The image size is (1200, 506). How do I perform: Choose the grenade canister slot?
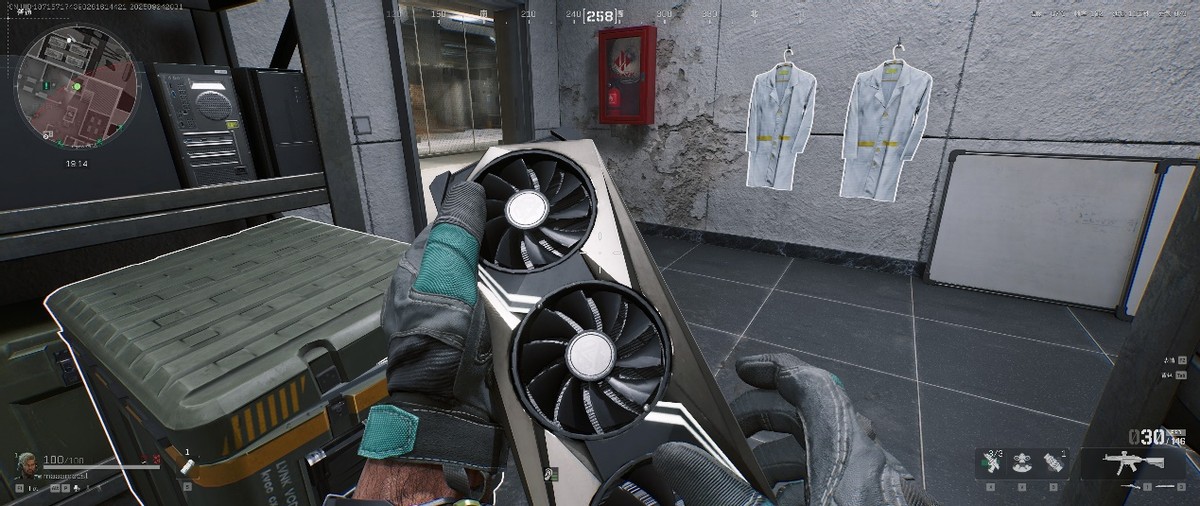pyautogui.click(x=1052, y=463)
